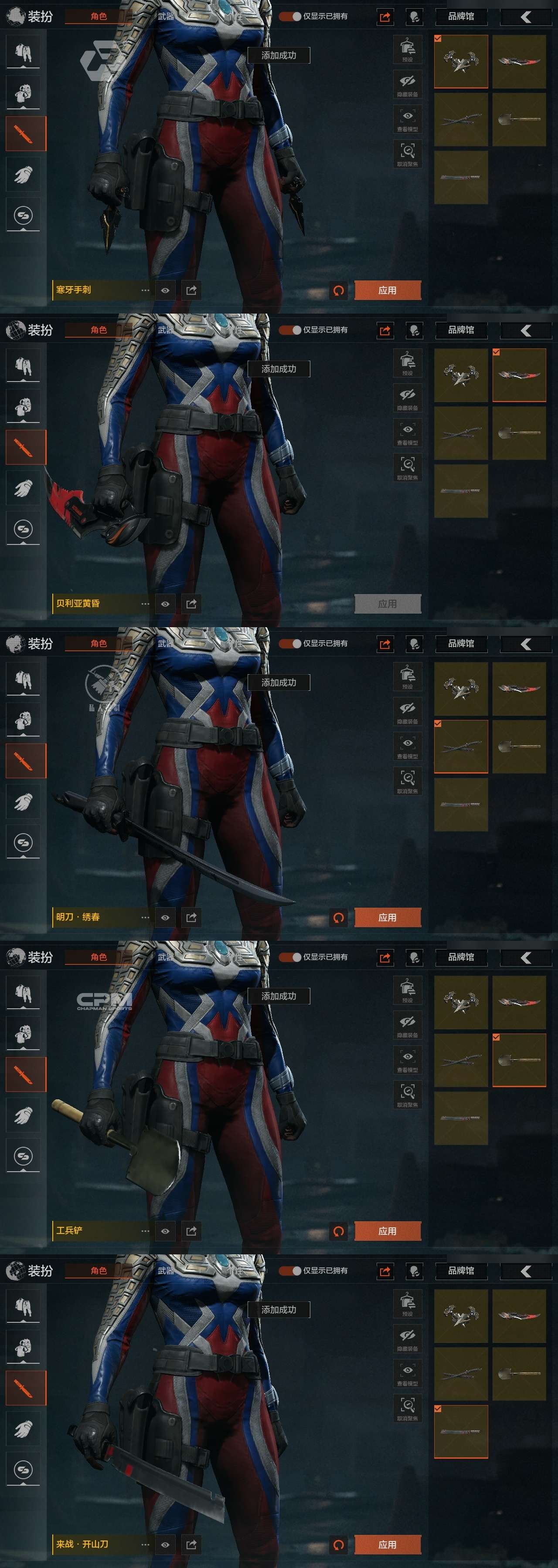The height and width of the screenshot is (1568, 558).
Task: Apply the 来战·开山刀 machete skin
Action: click(387, 1544)
